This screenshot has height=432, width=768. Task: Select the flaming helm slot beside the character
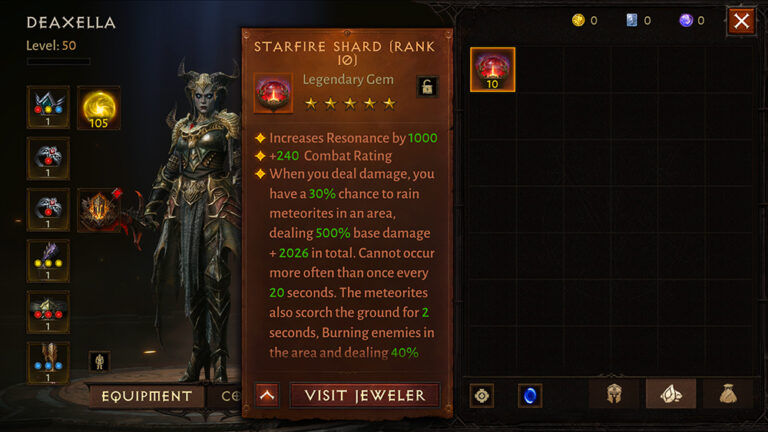click(x=99, y=210)
